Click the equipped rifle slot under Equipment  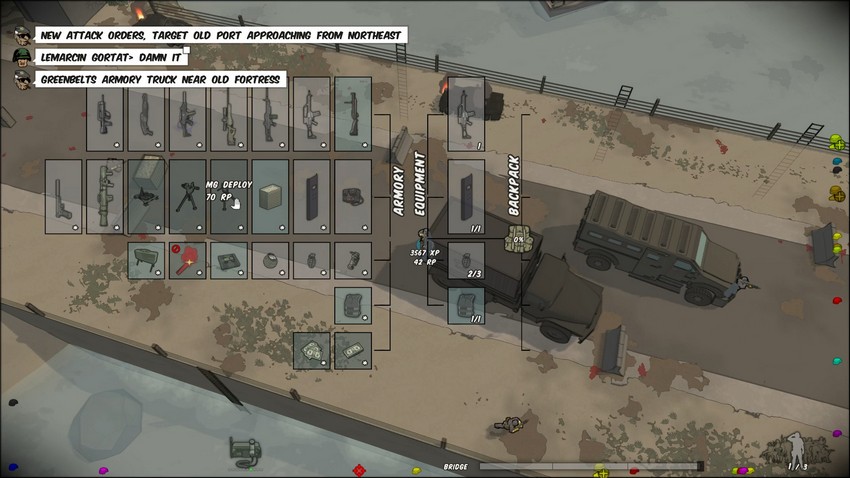466,114
